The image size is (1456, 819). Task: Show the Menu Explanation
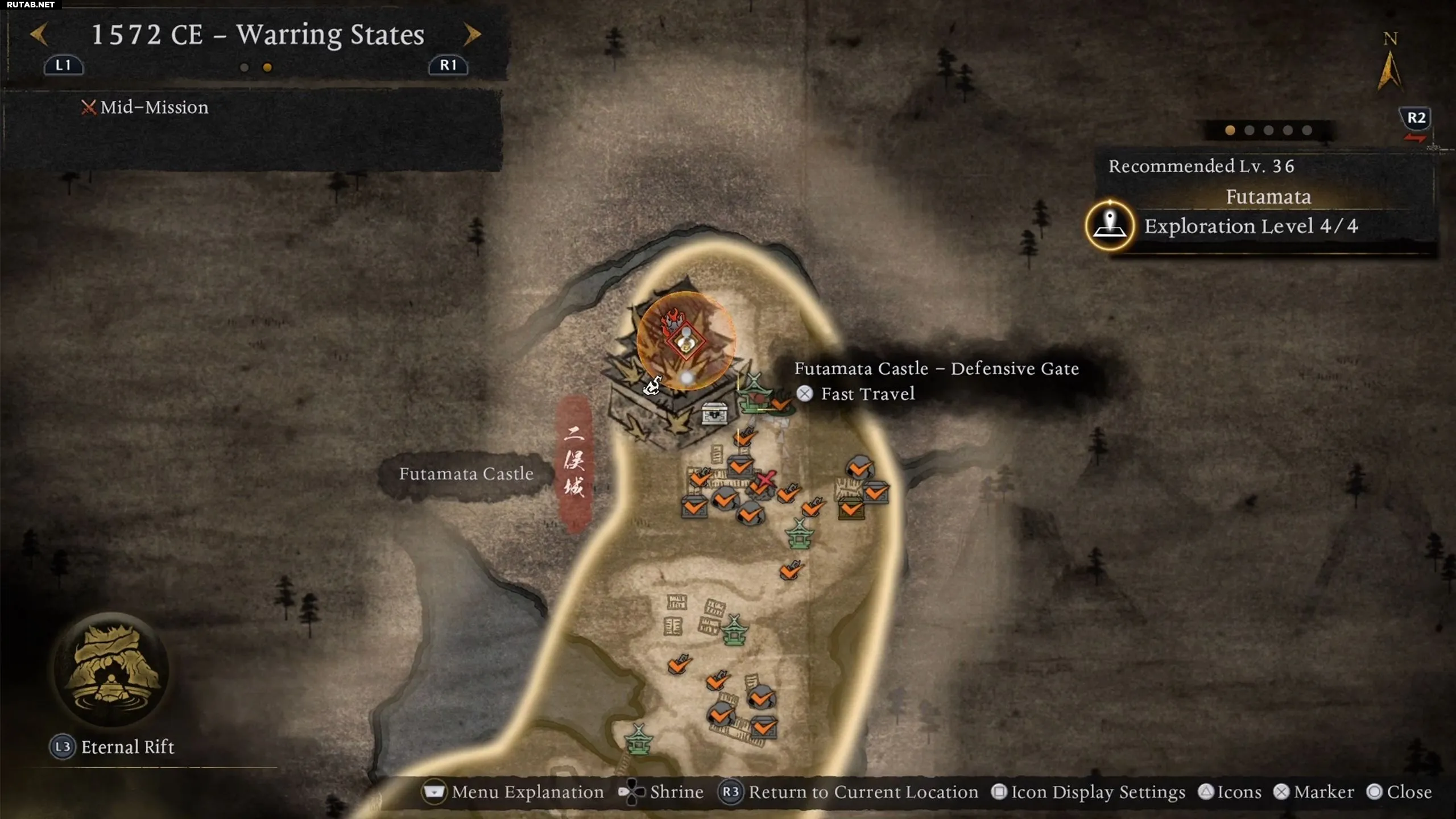[x=513, y=792]
